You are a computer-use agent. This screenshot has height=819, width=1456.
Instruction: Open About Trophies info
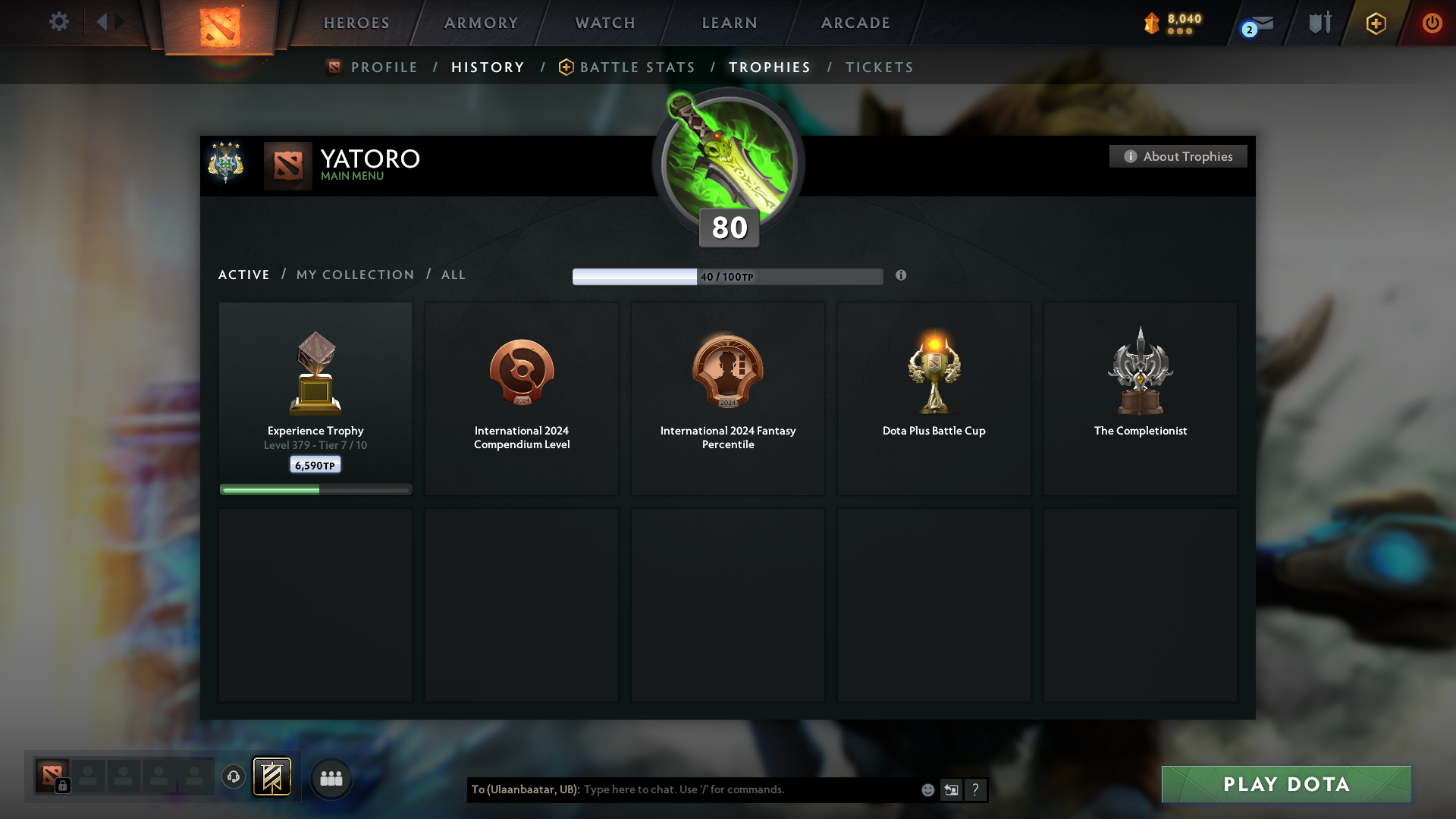[1178, 156]
